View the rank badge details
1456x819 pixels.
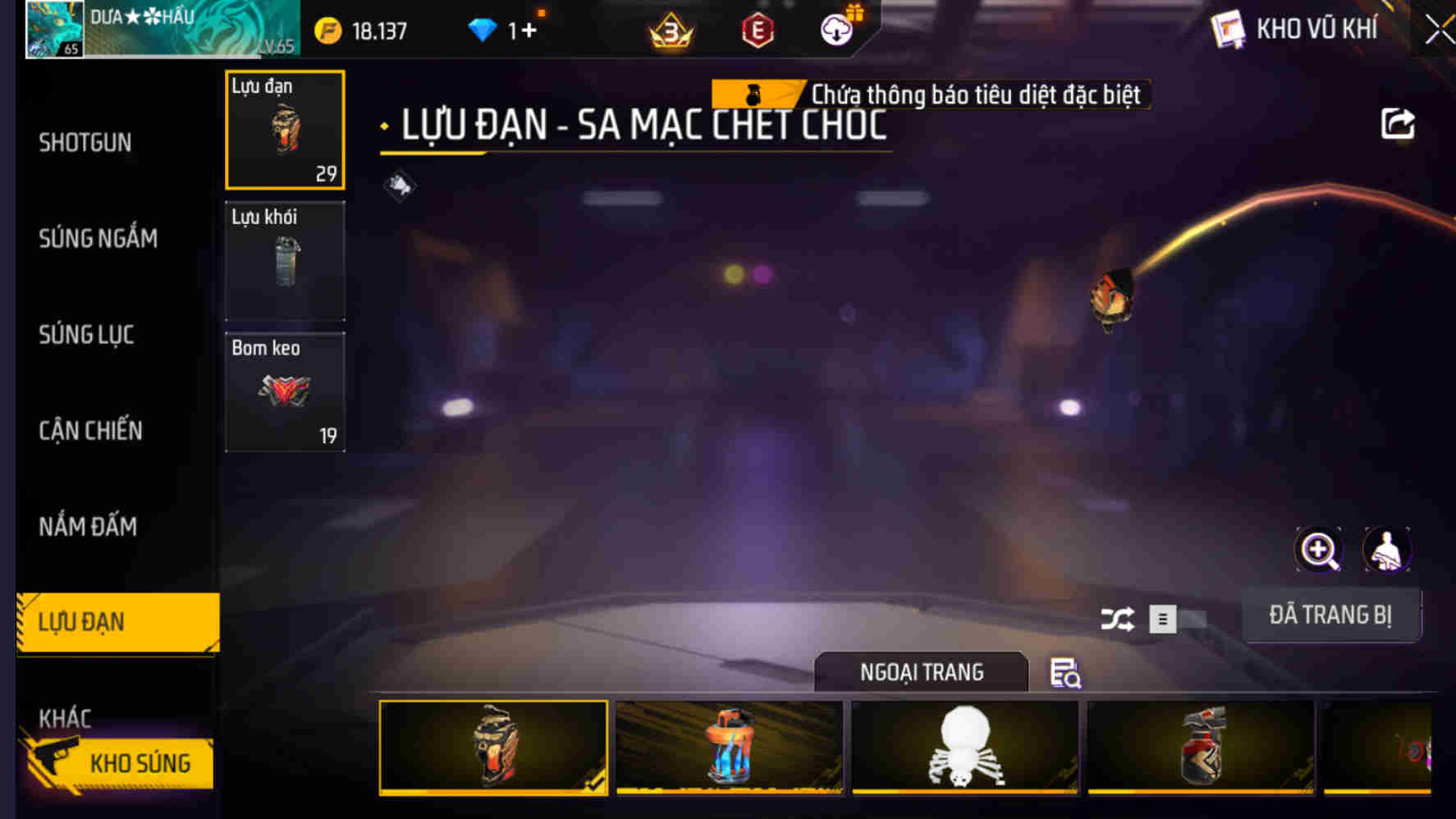[x=671, y=30]
